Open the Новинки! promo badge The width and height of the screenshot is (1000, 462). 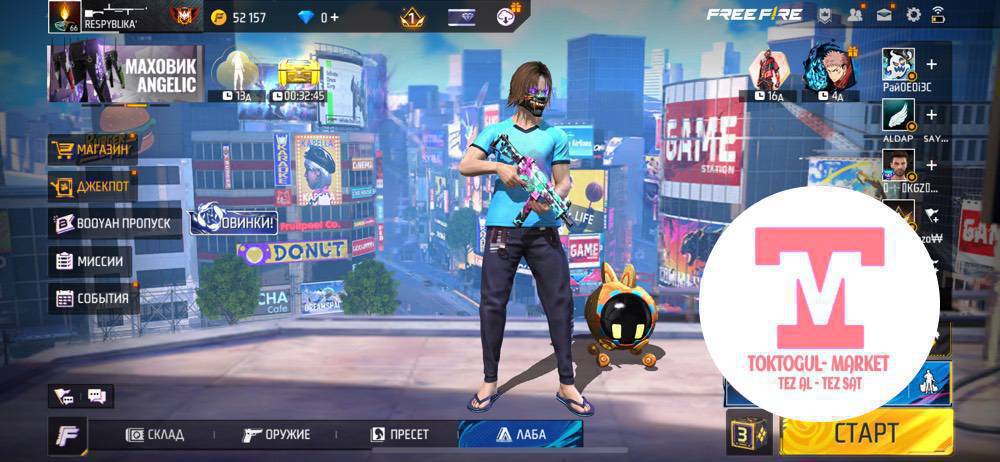point(233,217)
